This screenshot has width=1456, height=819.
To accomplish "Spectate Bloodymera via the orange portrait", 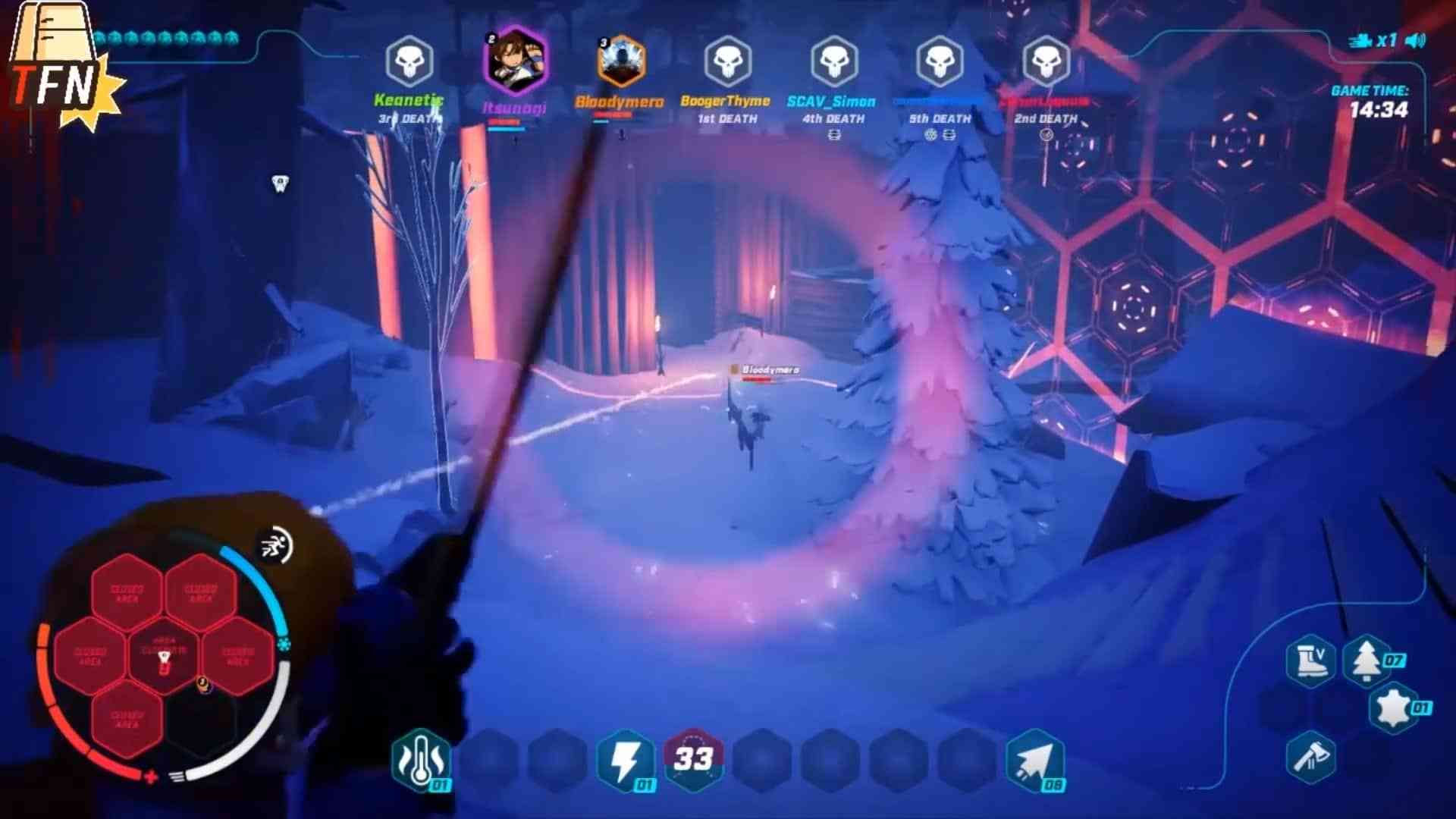I will (x=621, y=62).
